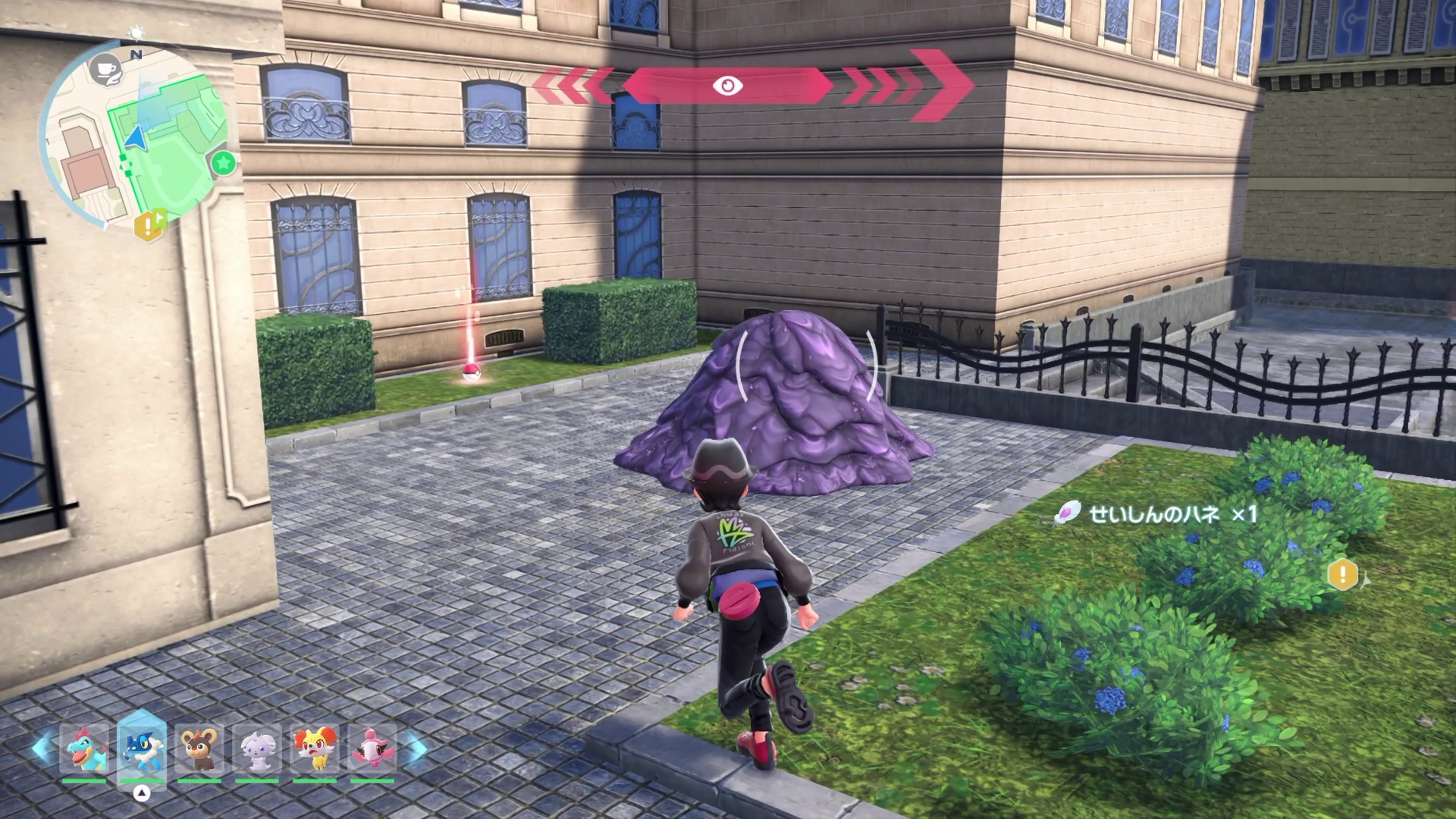Pick Litleo from the party bar
Image resolution: width=1456 pixels, height=819 pixels.
199,748
